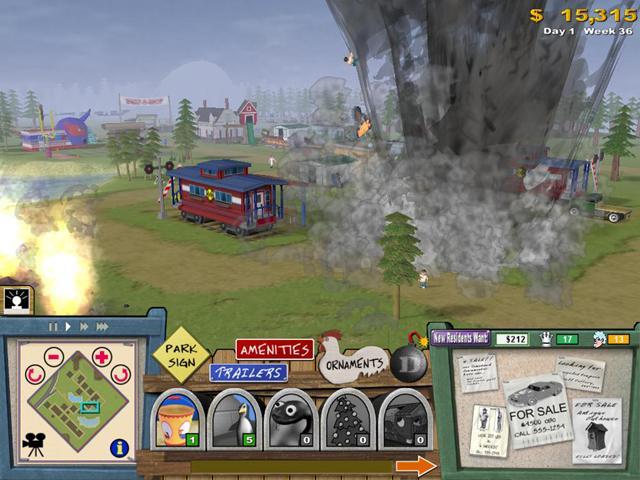
Task: Click the park minimap
Action: (x=77, y=400)
